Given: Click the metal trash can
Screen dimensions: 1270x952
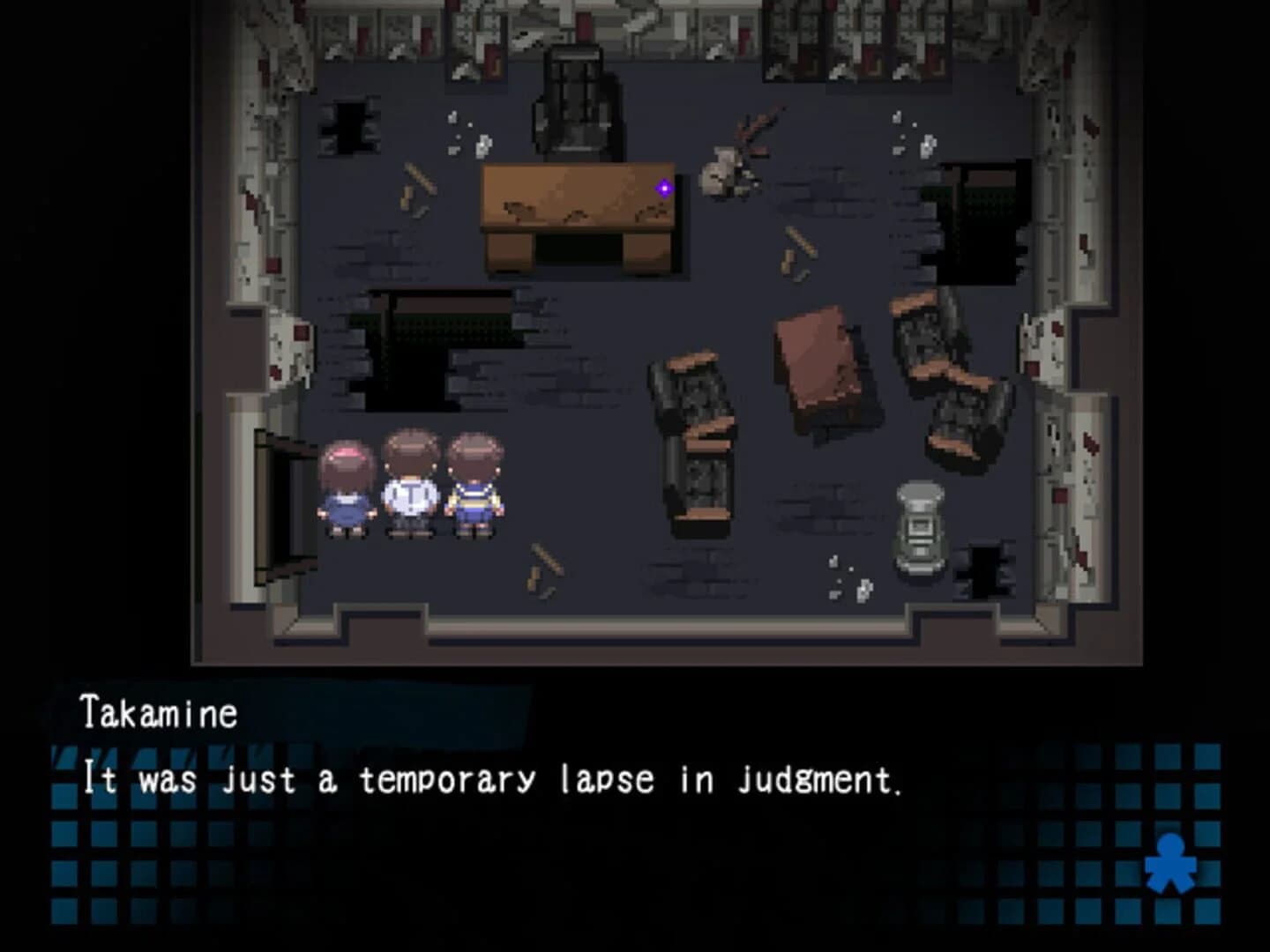Looking at the screenshot, I should click(920, 529).
